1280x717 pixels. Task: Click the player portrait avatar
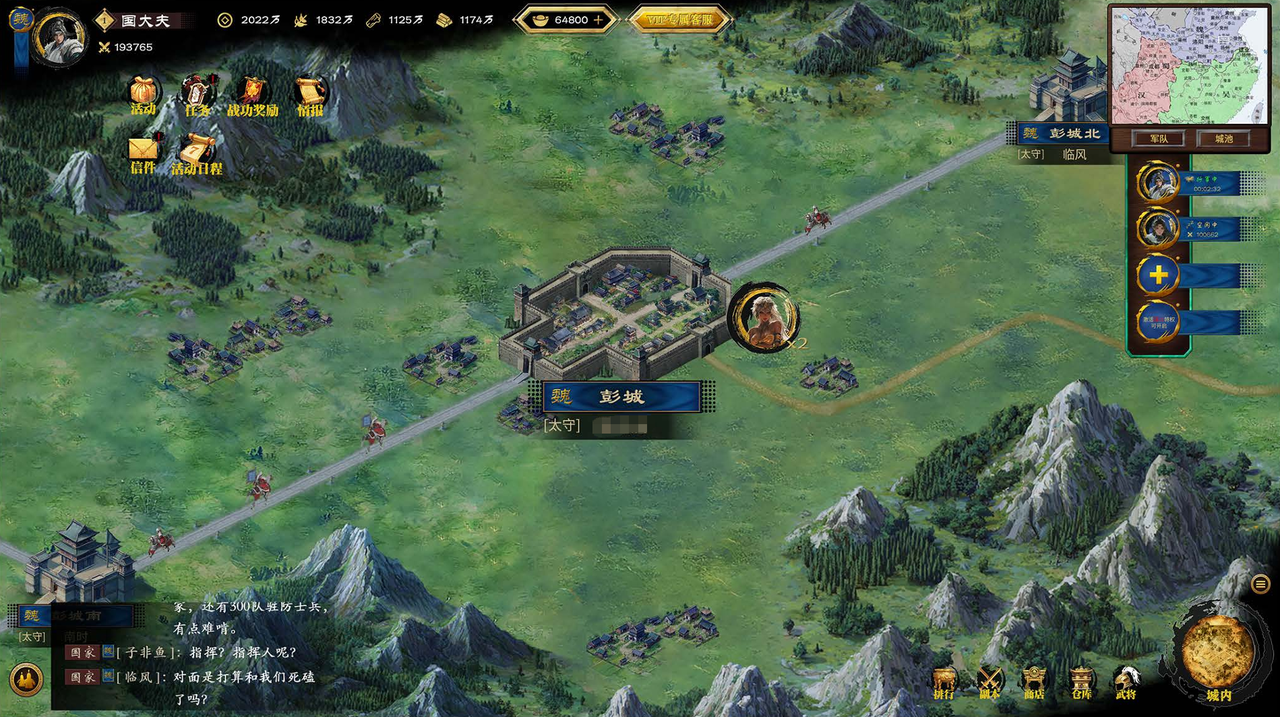[x=60, y=33]
